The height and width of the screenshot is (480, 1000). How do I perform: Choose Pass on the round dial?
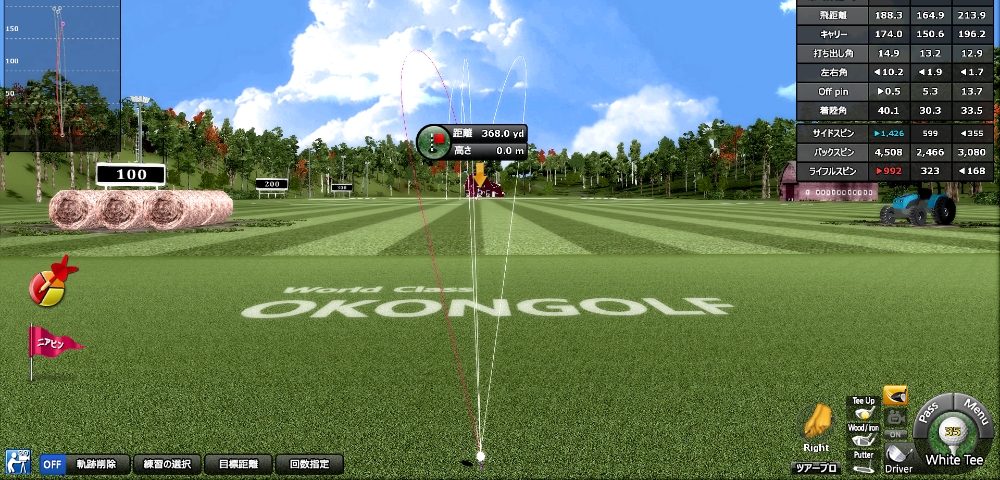pos(929,410)
